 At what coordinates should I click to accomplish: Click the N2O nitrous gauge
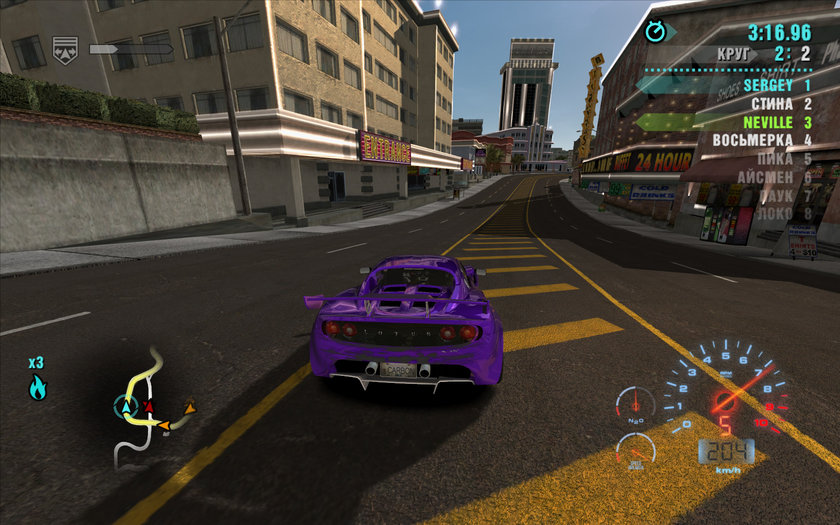point(635,404)
